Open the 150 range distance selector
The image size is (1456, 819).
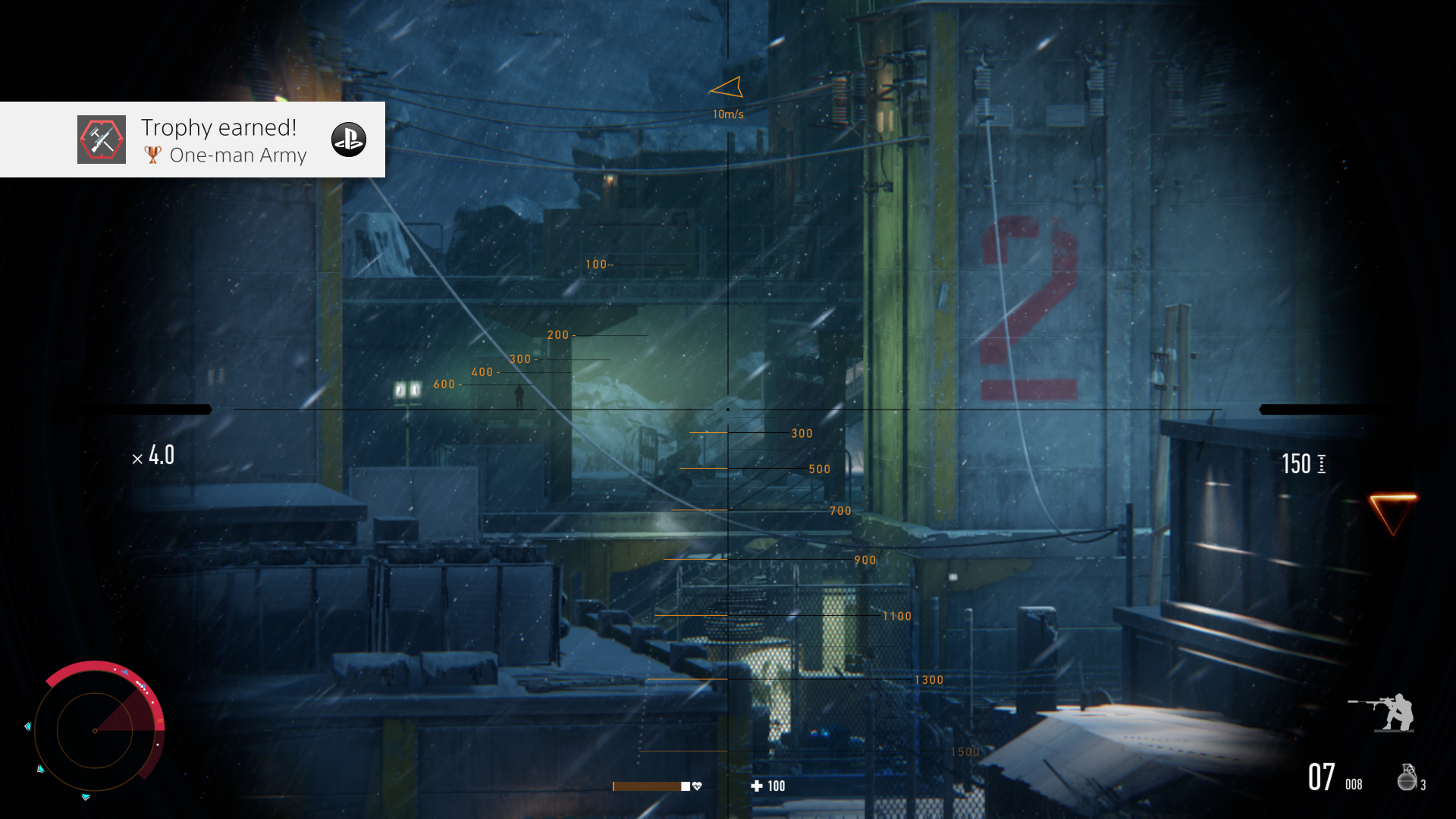point(1298,463)
